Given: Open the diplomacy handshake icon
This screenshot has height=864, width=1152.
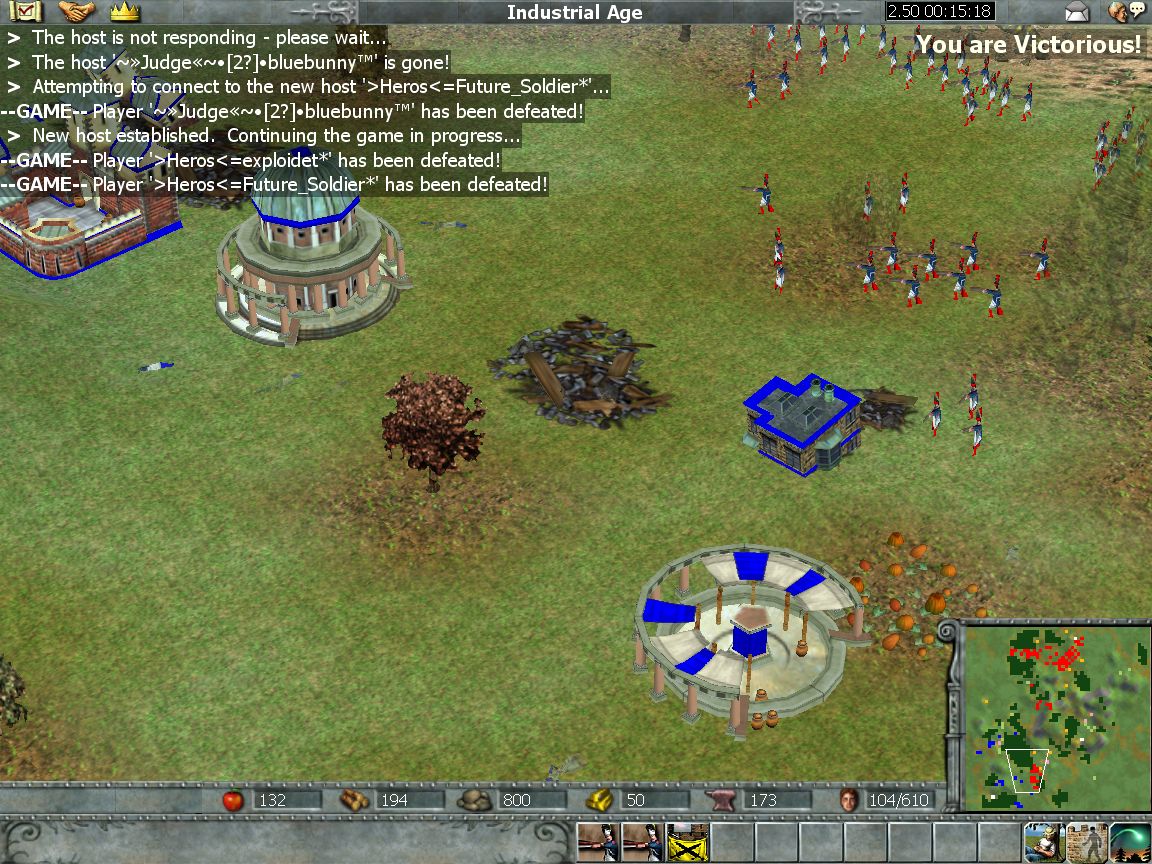Looking at the screenshot, I should click(x=76, y=12).
